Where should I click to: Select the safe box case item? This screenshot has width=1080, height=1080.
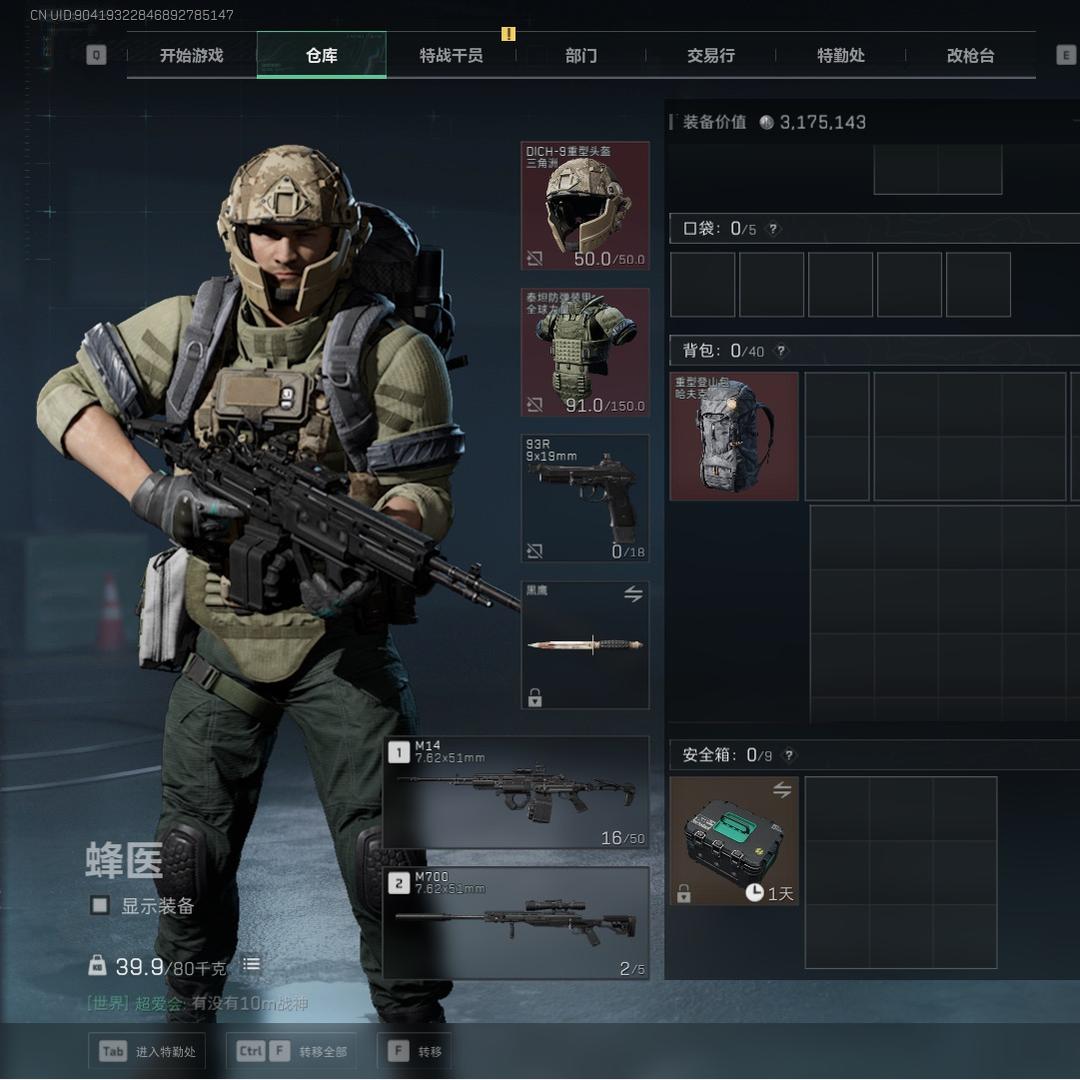pos(734,841)
